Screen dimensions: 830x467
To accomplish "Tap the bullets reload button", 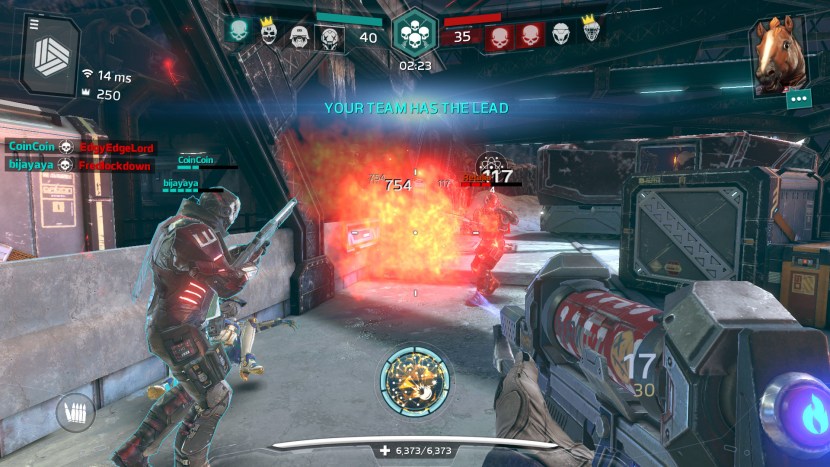I will [75, 411].
